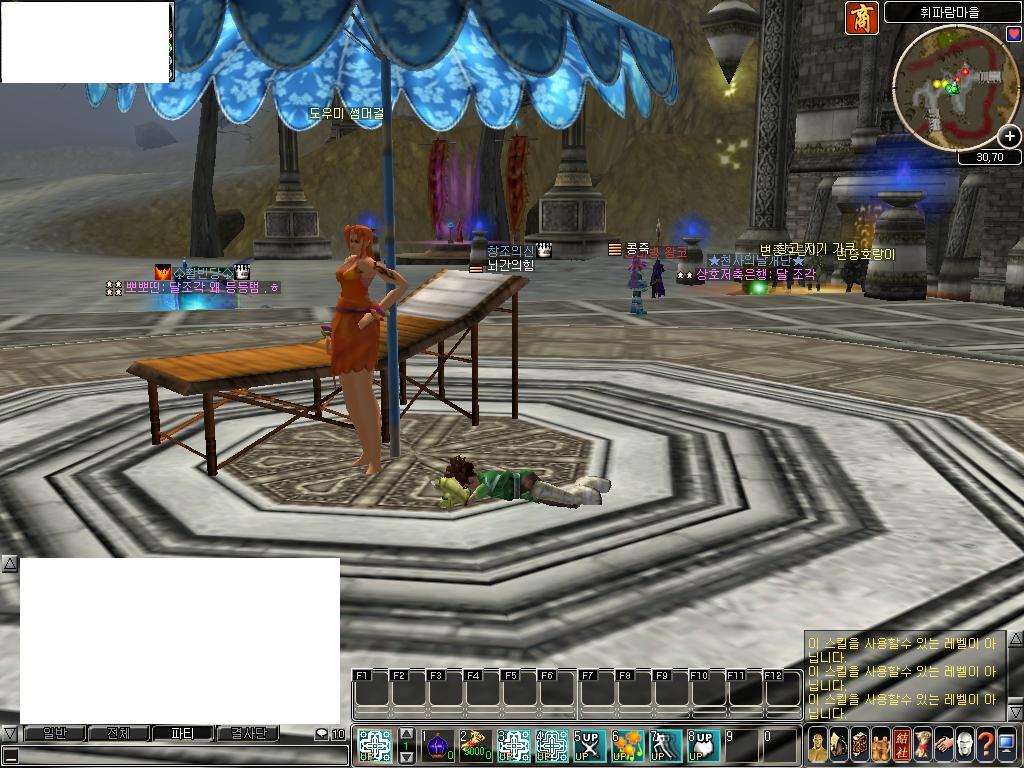This screenshot has height=768, width=1024.
Task: Open the handshake trade menu icon
Action: click(x=944, y=745)
